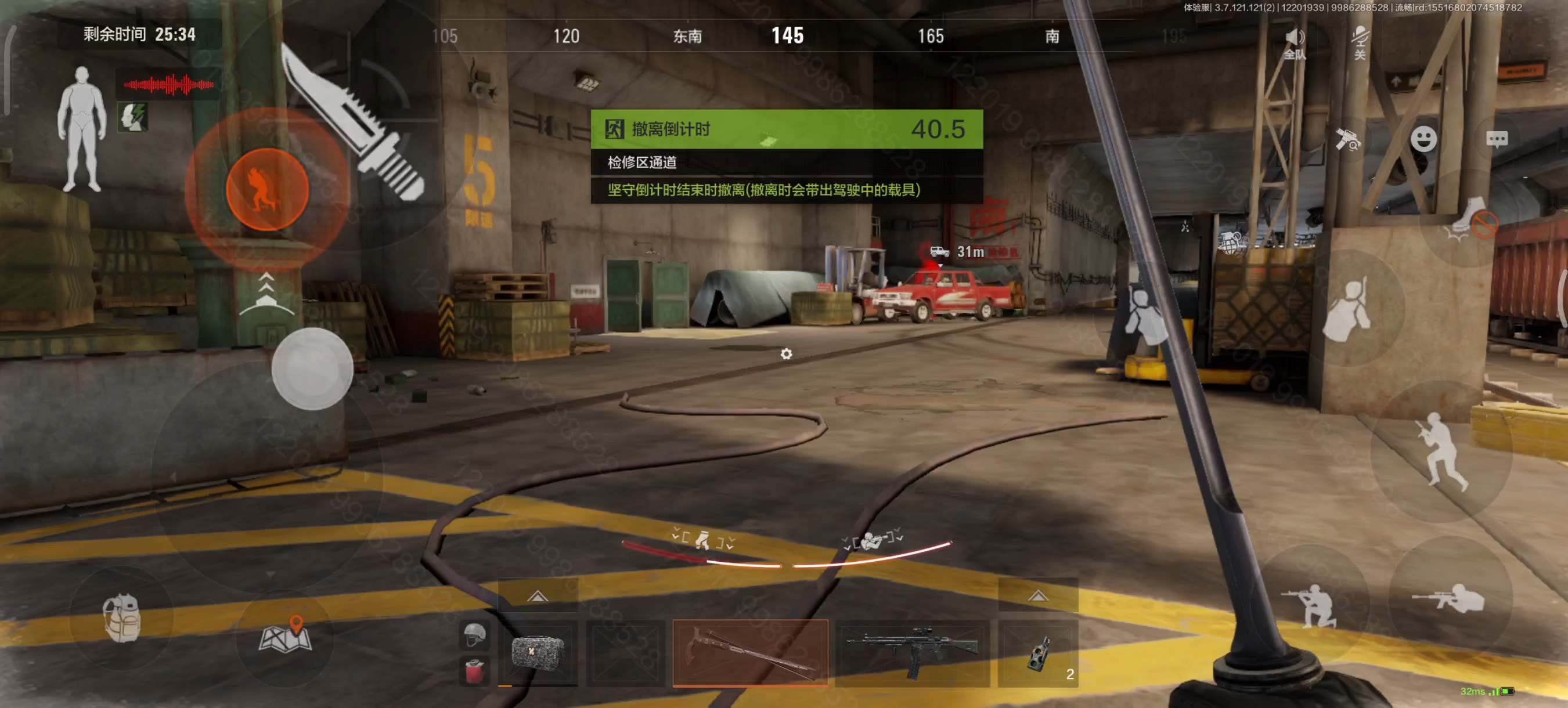Toggle team voice speaker (全队)
This screenshot has height=708, width=1568.
click(x=1294, y=44)
